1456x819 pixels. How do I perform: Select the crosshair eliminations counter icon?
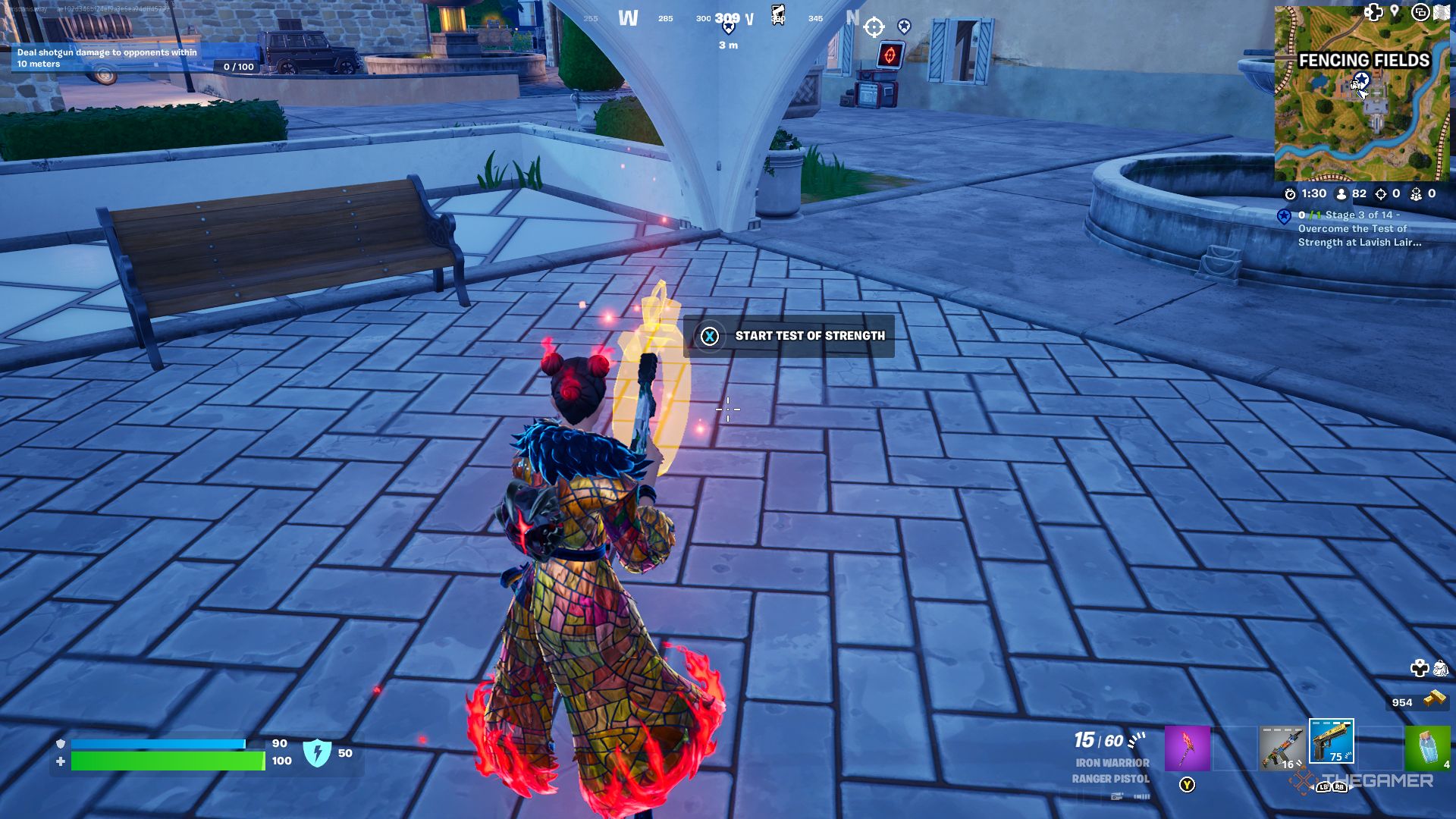pyautogui.click(x=1382, y=194)
